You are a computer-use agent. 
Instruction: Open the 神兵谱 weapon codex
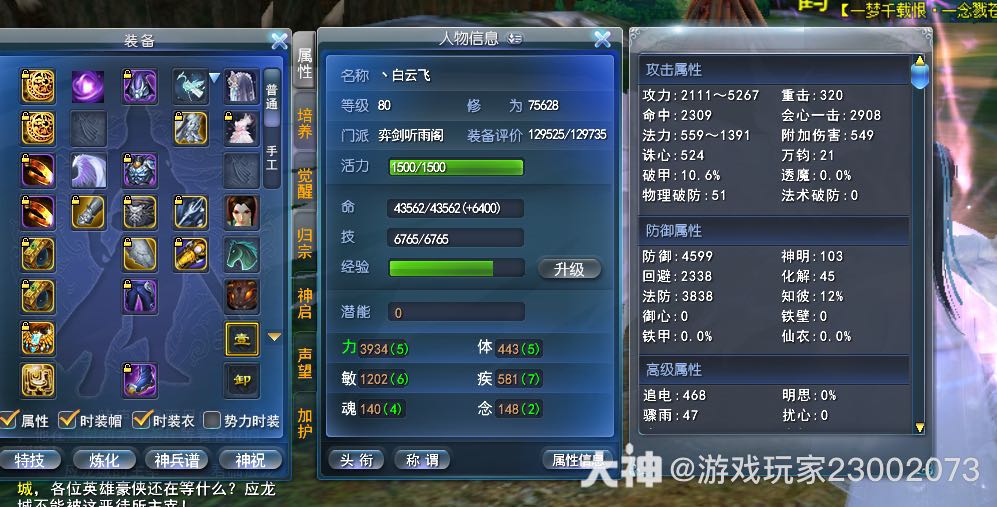pyautogui.click(x=177, y=460)
